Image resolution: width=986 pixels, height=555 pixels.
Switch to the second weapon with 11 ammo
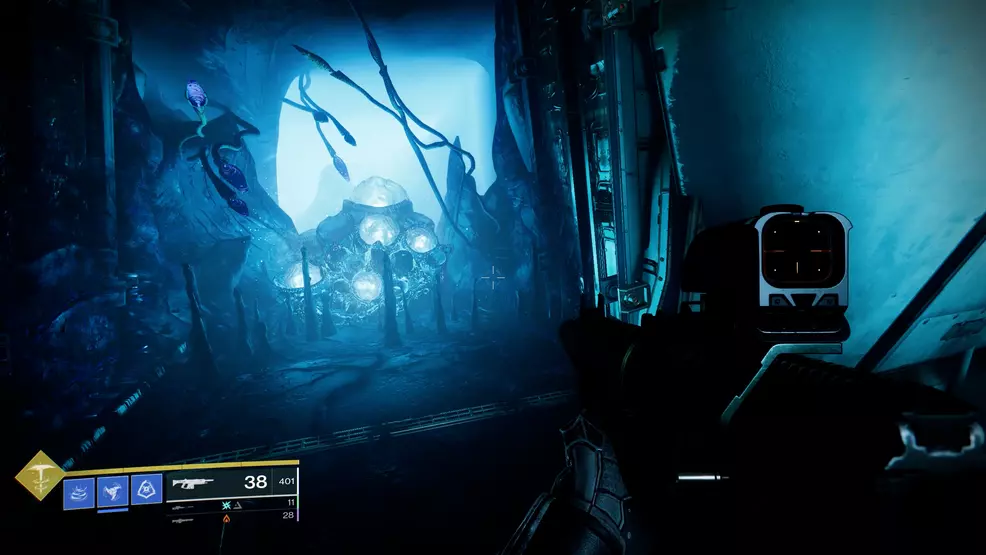click(x=183, y=507)
